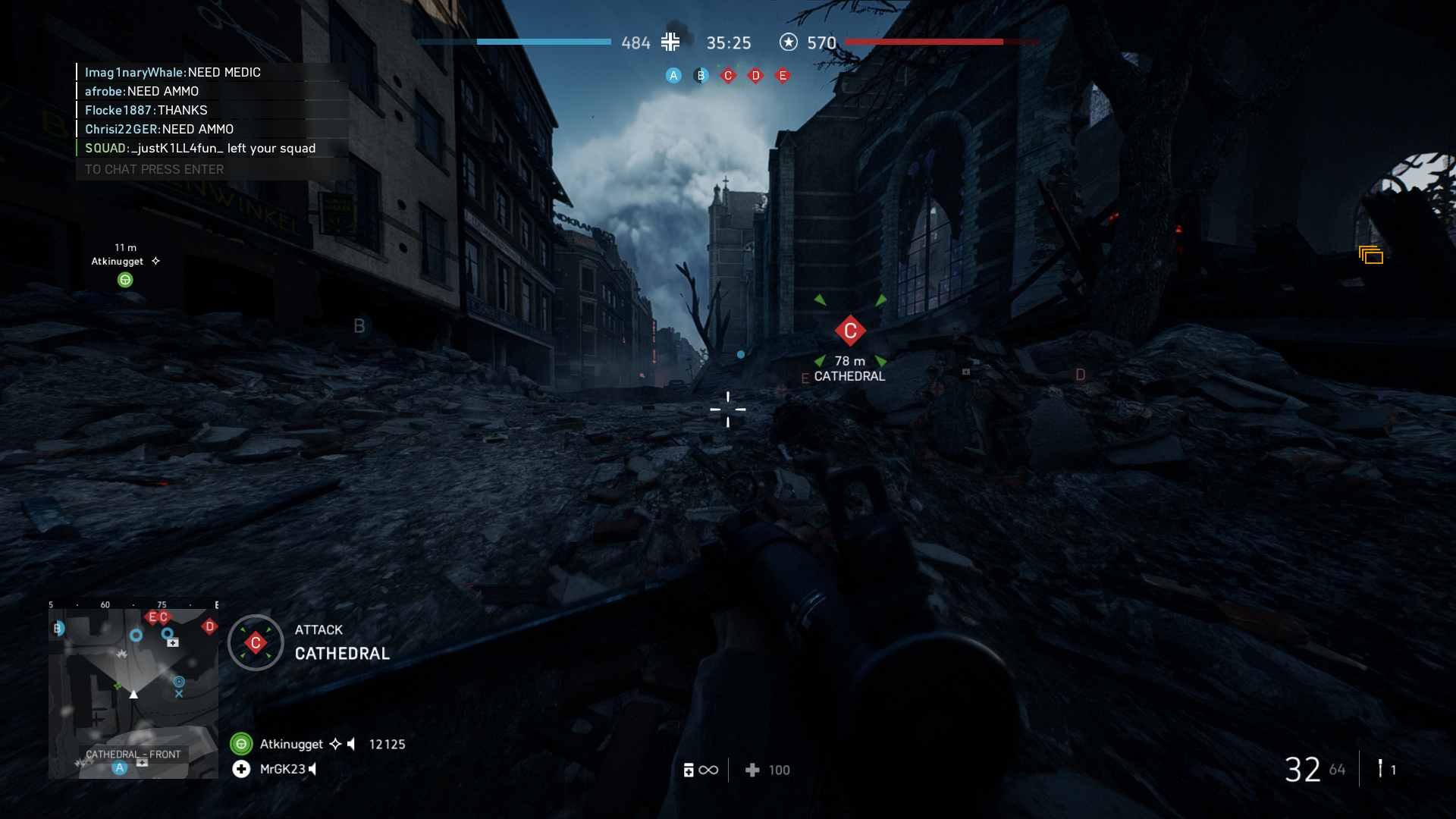Click the orange stacked-windows icon
The image size is (1456, 819).
tap(1371, 256)
